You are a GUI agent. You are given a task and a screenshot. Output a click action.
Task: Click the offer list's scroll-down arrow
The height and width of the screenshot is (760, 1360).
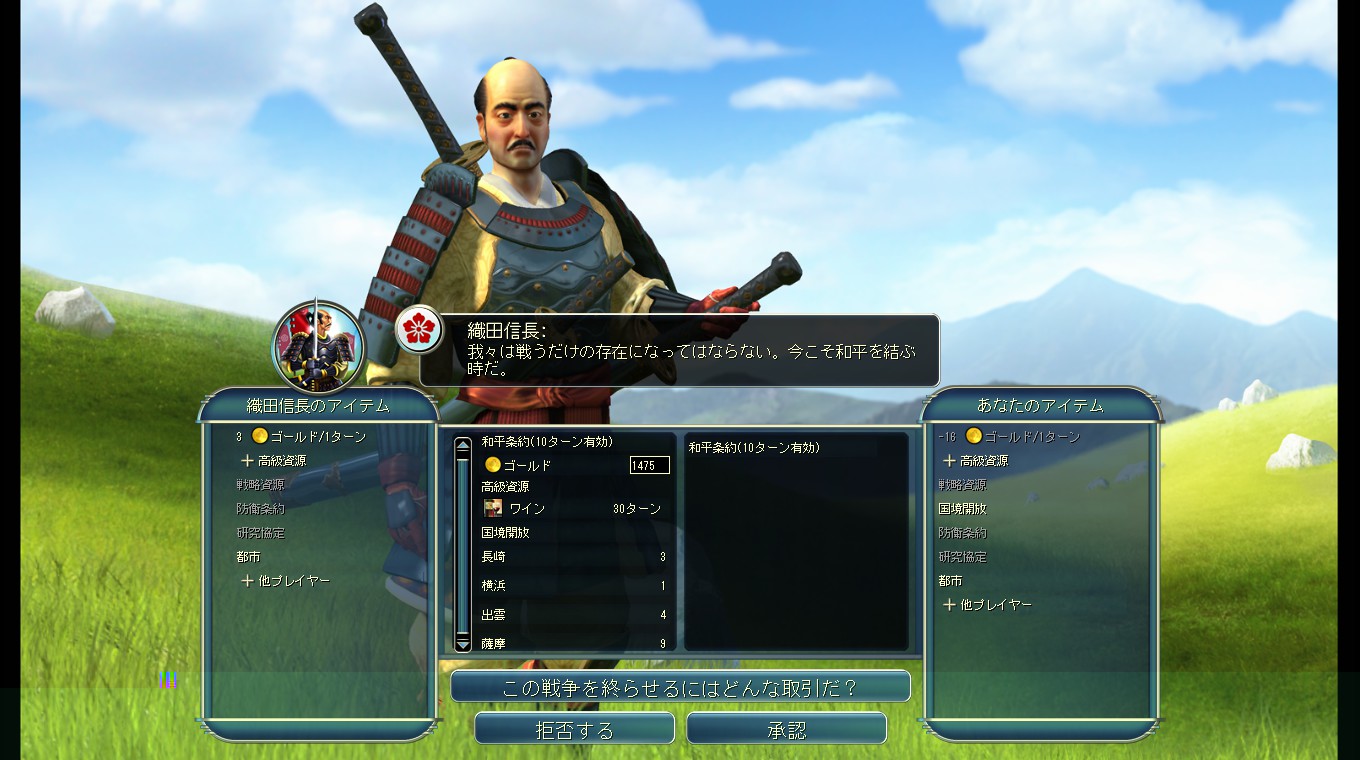click(x=462, y=645)
